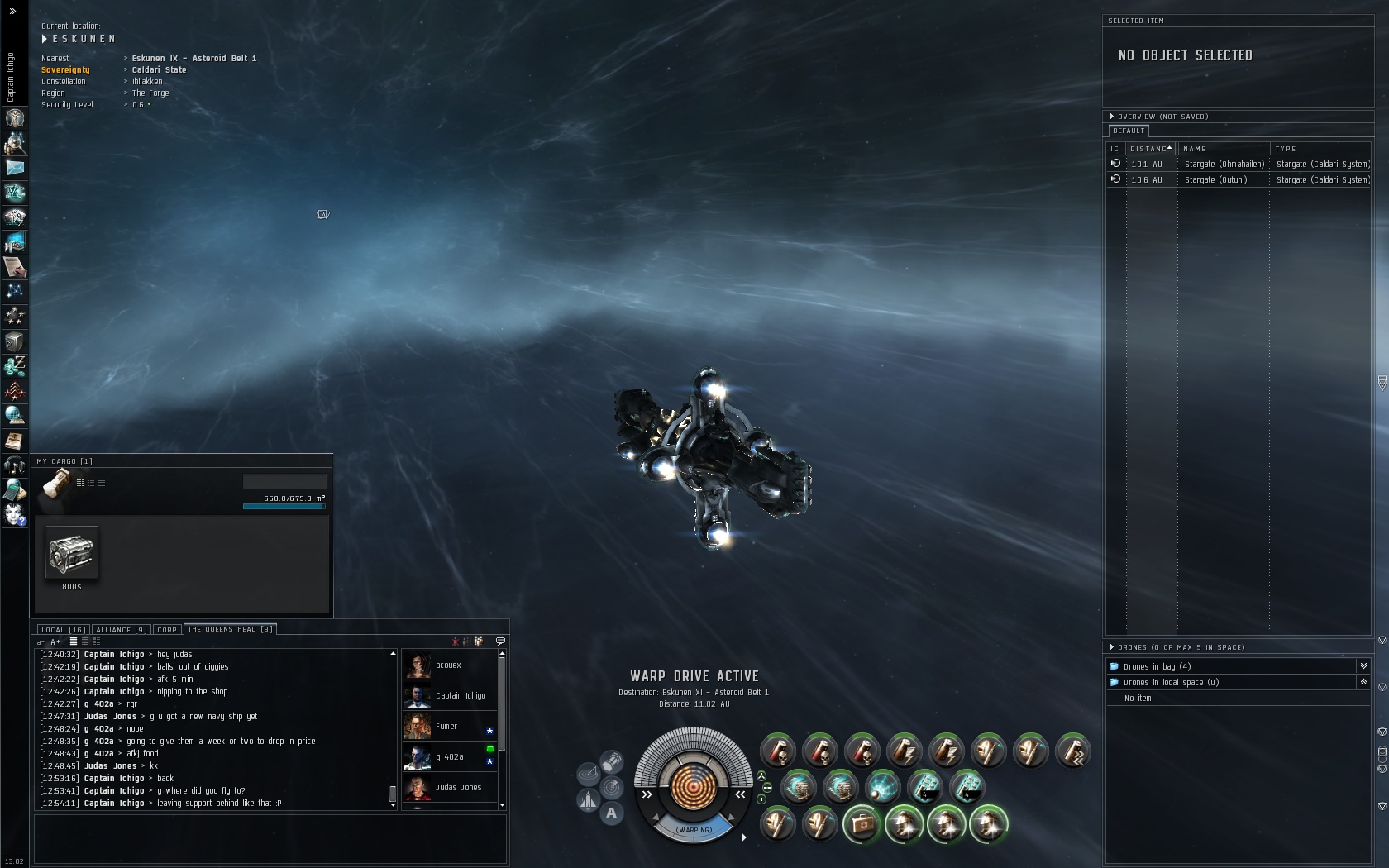Open the Alliance chat tab

point(121,630)
